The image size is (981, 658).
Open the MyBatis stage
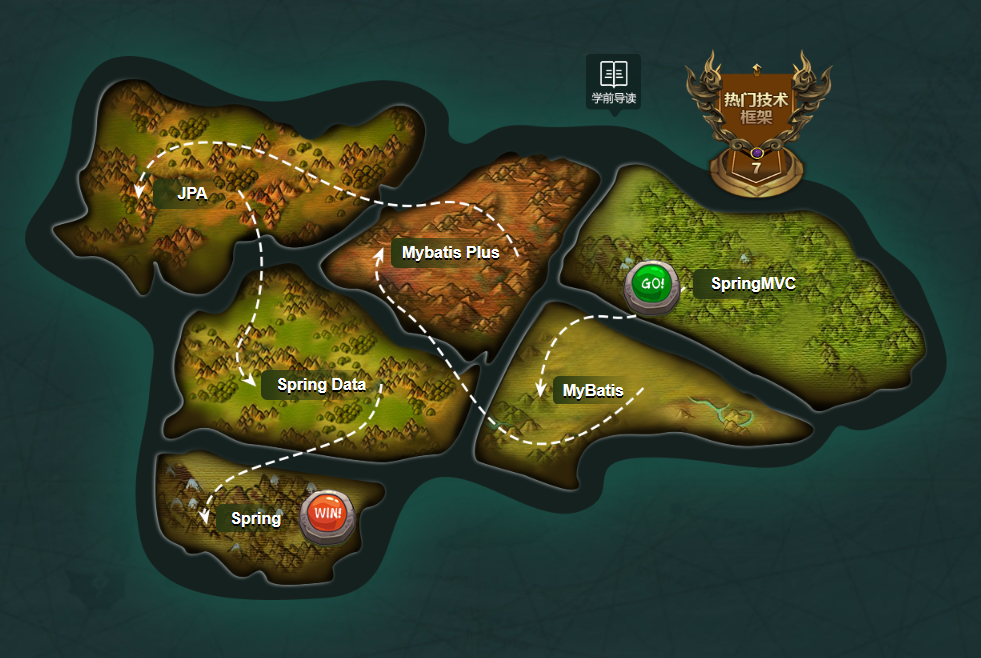pos(593,391)
